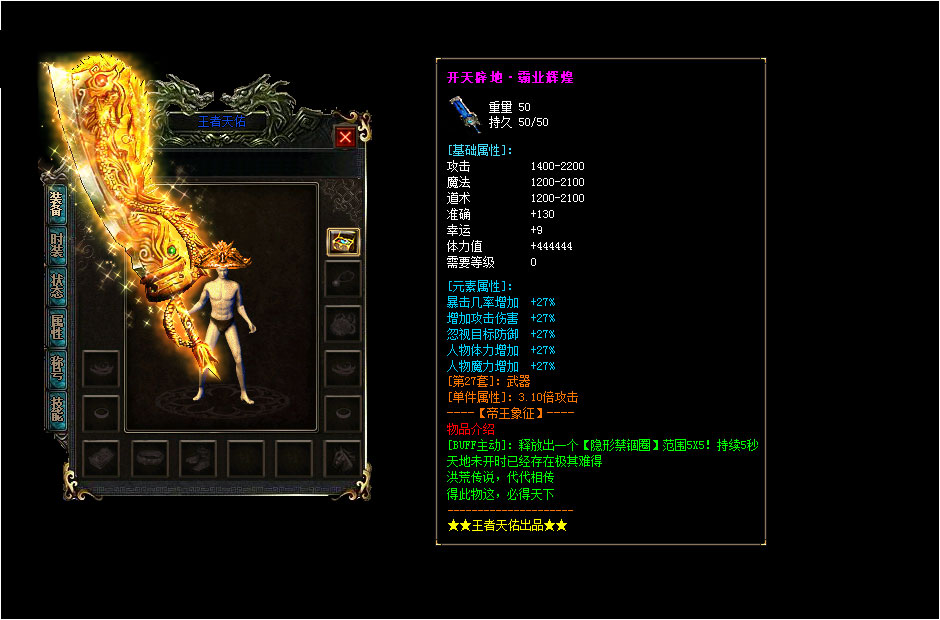The image size is (940, 620).
Task: Select the 属性 (Attributes) tab
Action: (57, 326)
